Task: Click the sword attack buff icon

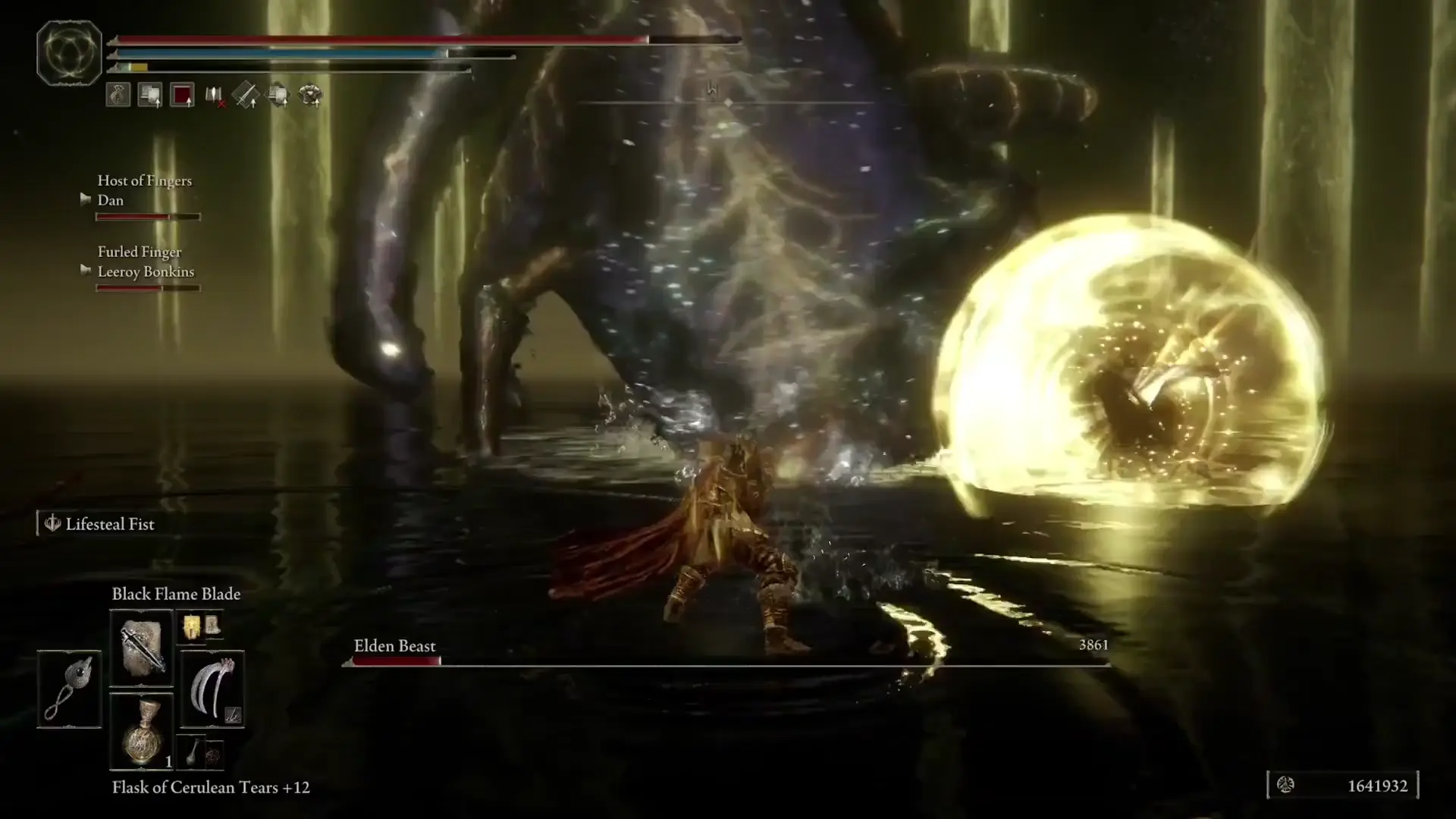Action: coord(246,96)
